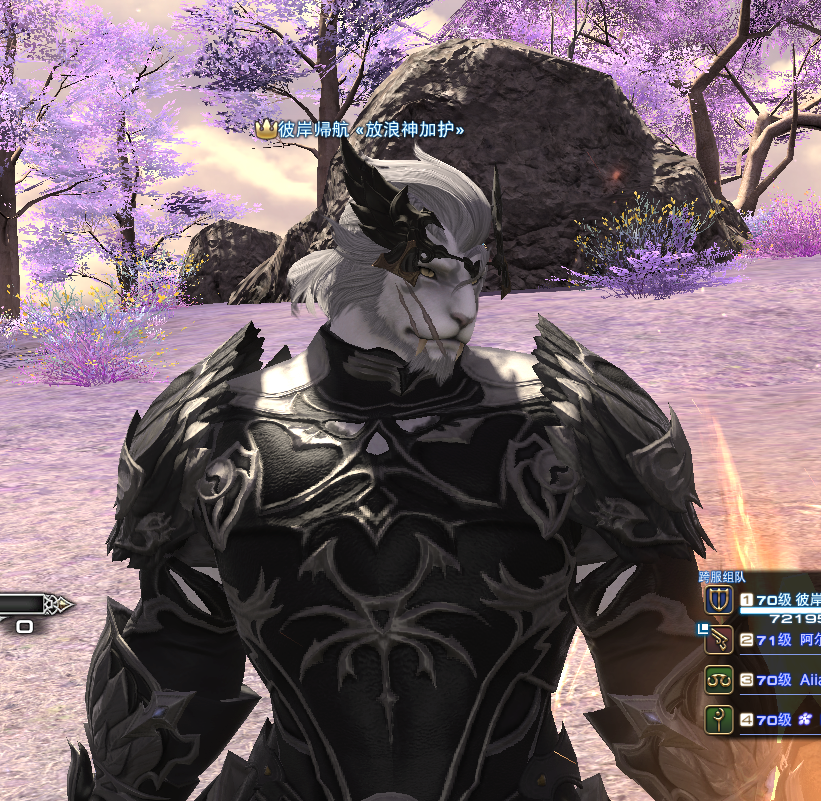
Task: Select party member 1, the level 70 shield-icon tank
Action: click(x=780, y=600)
